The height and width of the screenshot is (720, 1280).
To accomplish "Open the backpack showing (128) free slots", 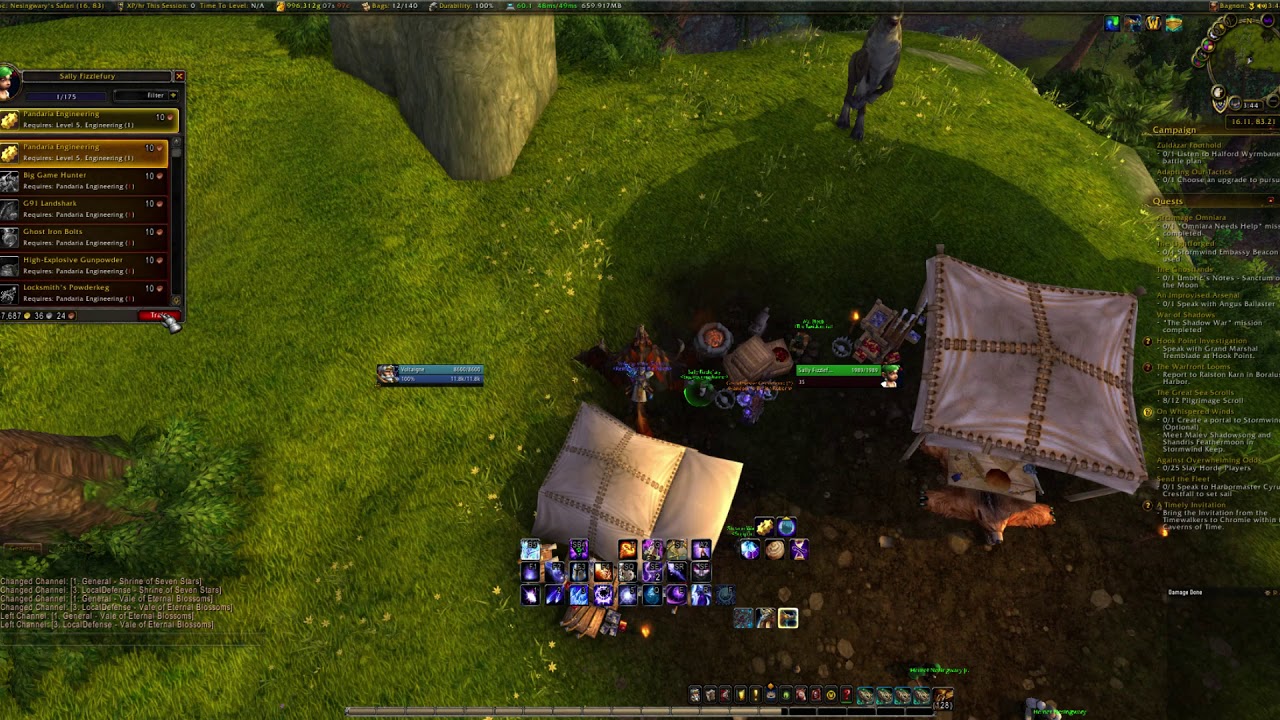I will (x=943, y=694).
